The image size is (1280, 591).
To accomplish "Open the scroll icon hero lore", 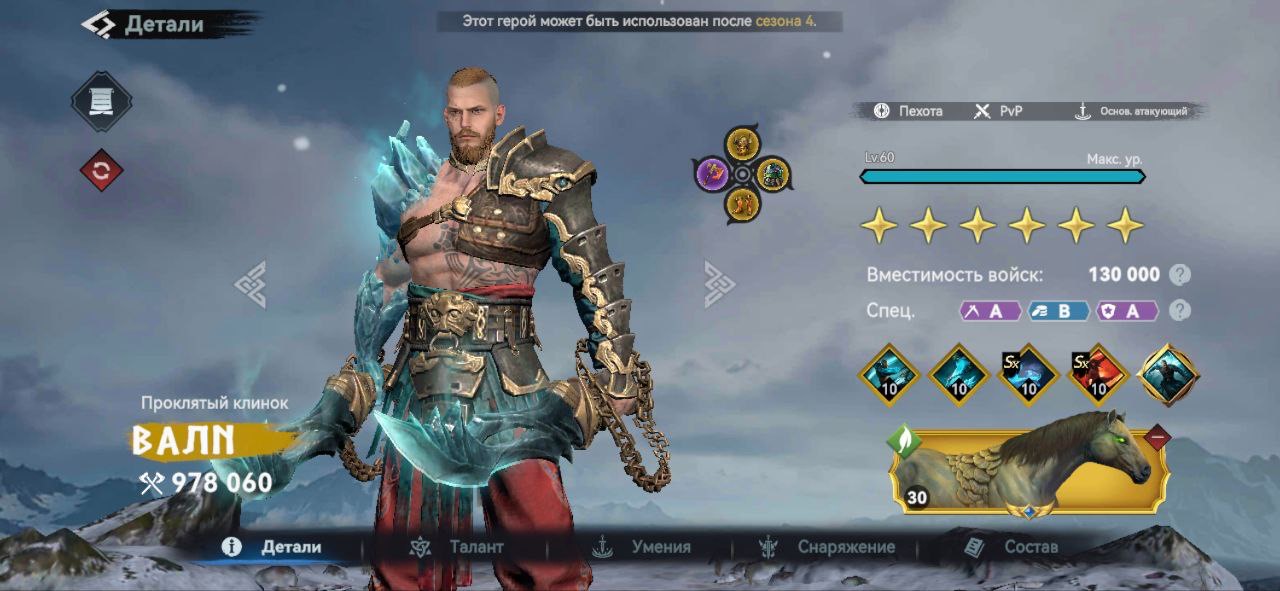I will [x=101, y=101].
